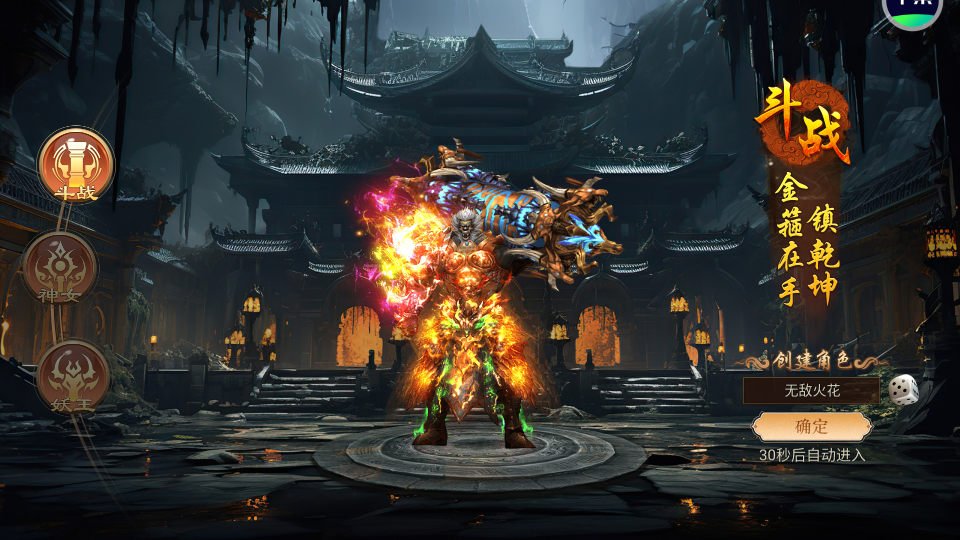
Task: Click the character name field 无敌火花
Action: click(811, 390)
